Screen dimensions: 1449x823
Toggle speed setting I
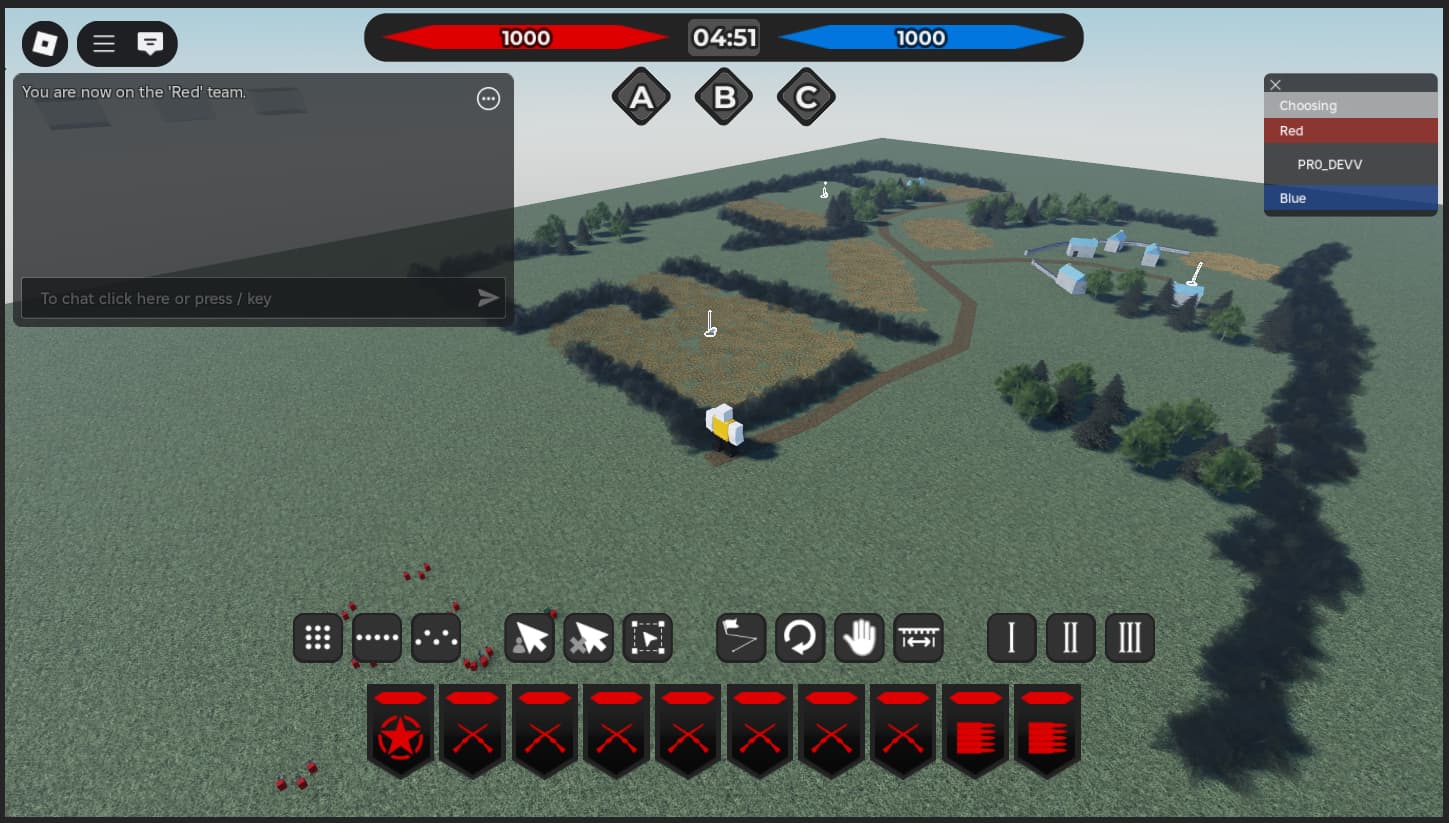1011,637
